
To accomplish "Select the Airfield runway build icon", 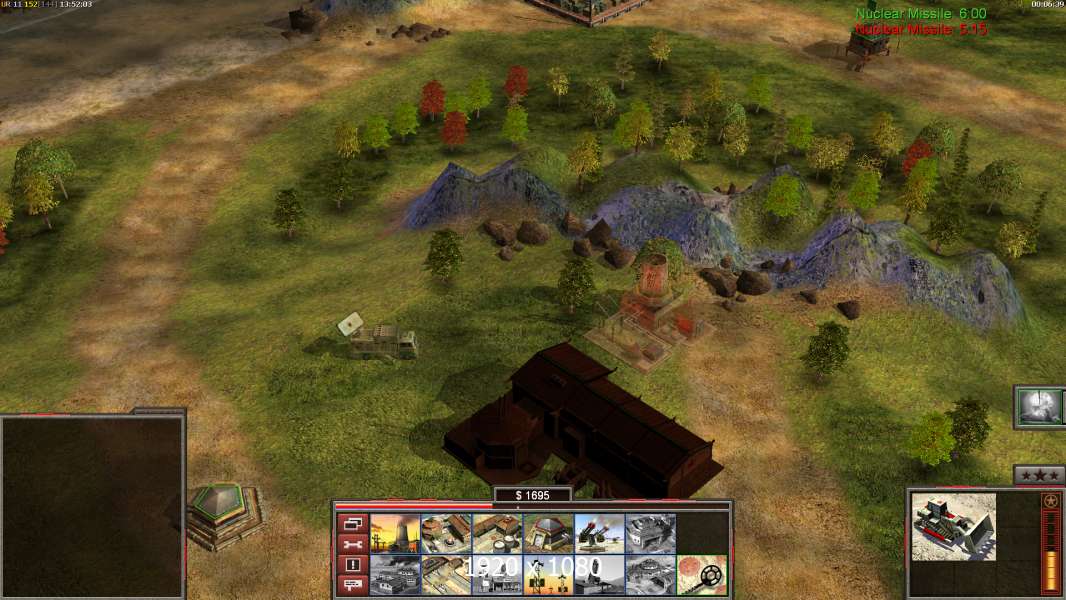I will (x=446, y=575).
